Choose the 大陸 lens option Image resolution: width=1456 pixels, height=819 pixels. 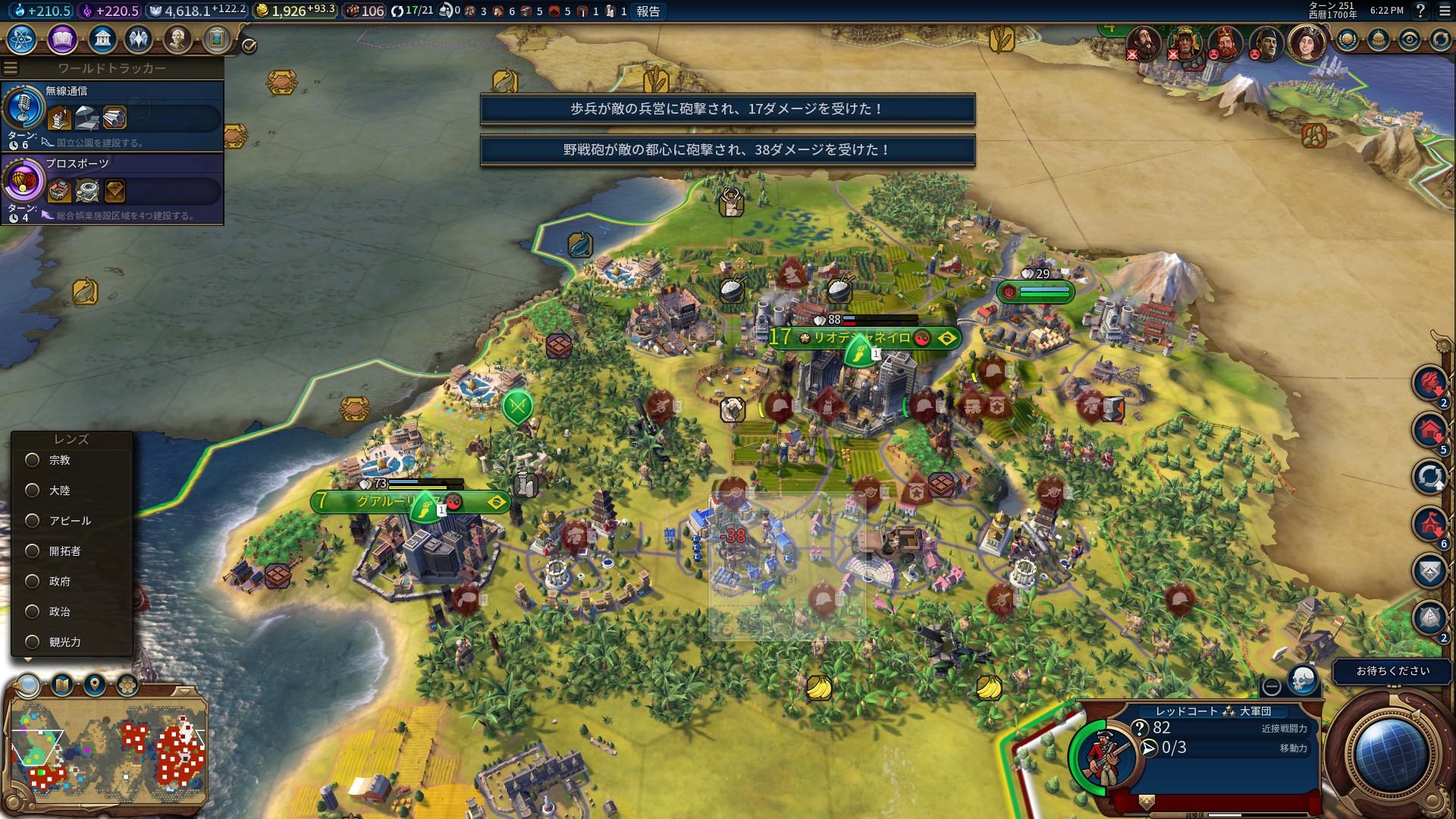coord(33,491)
